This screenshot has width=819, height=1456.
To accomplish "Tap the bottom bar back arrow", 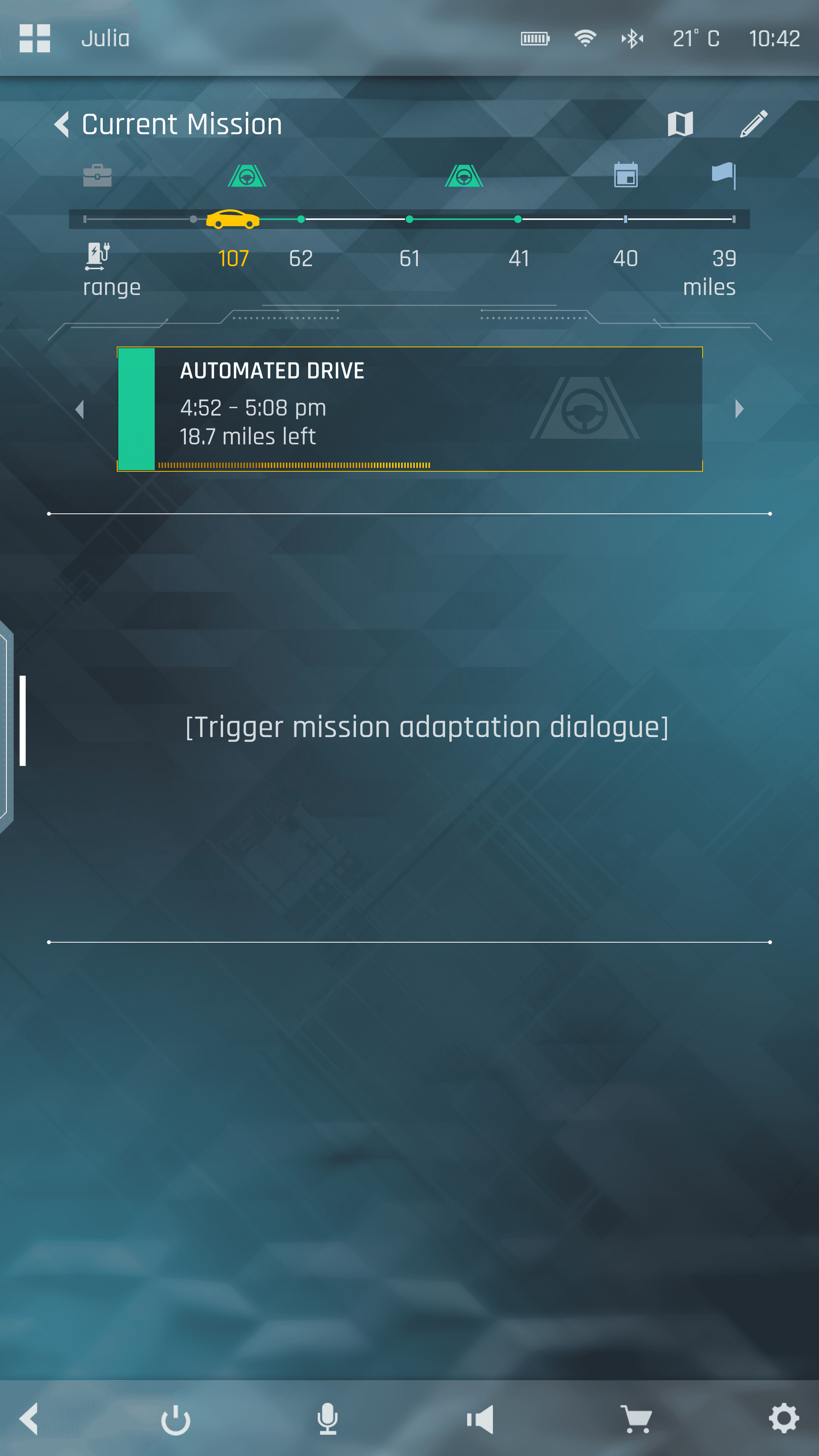I will (30, 1418).
